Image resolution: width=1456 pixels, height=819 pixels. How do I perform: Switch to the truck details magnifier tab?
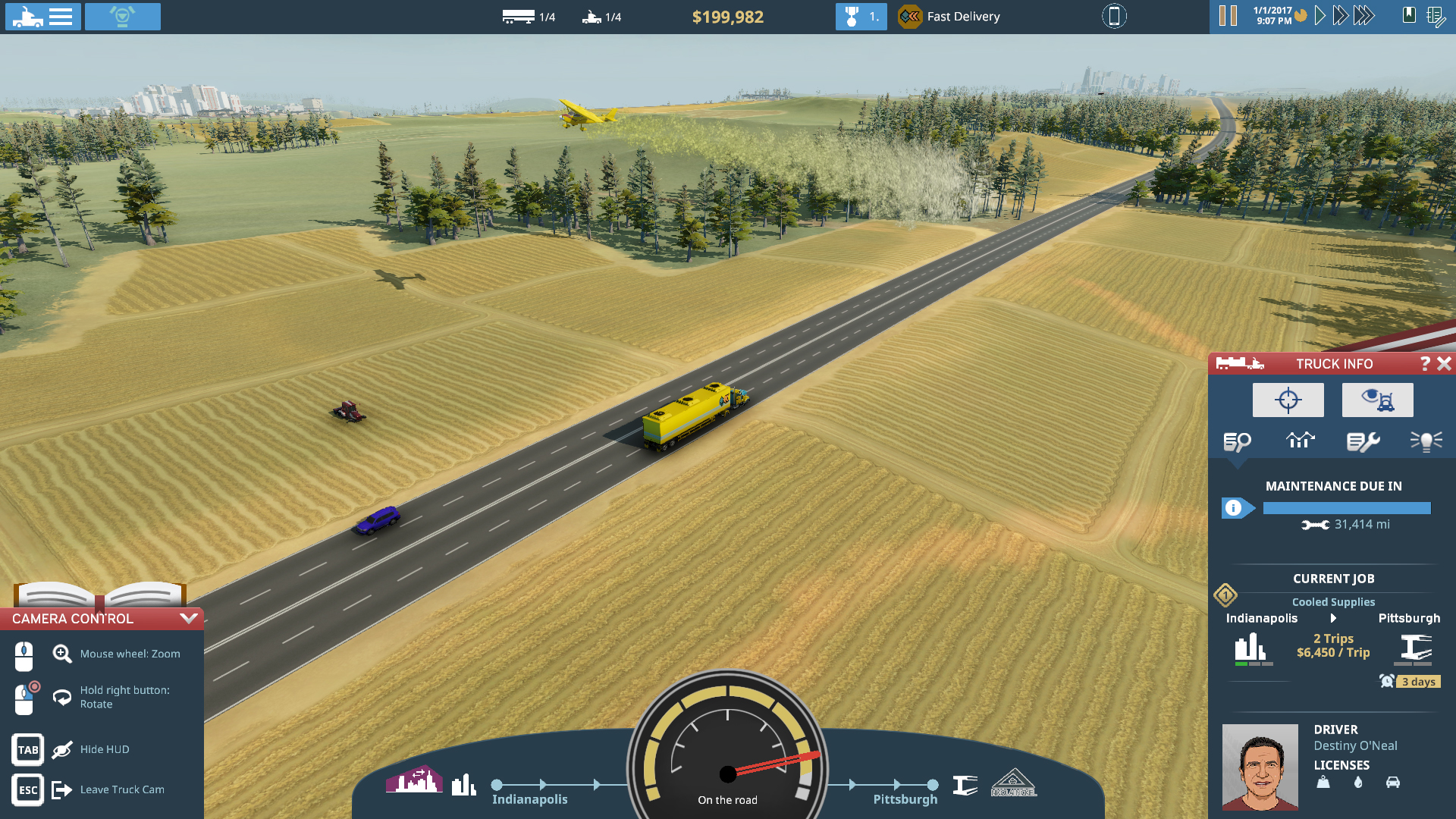click(x=1237, y=440)
